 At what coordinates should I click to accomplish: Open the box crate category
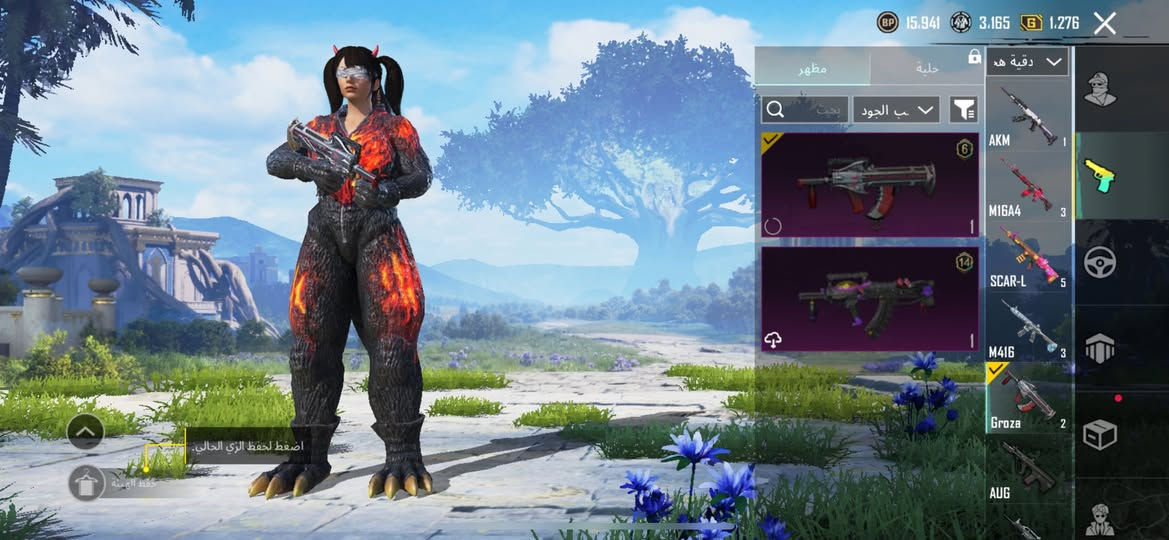(1100, 434)
